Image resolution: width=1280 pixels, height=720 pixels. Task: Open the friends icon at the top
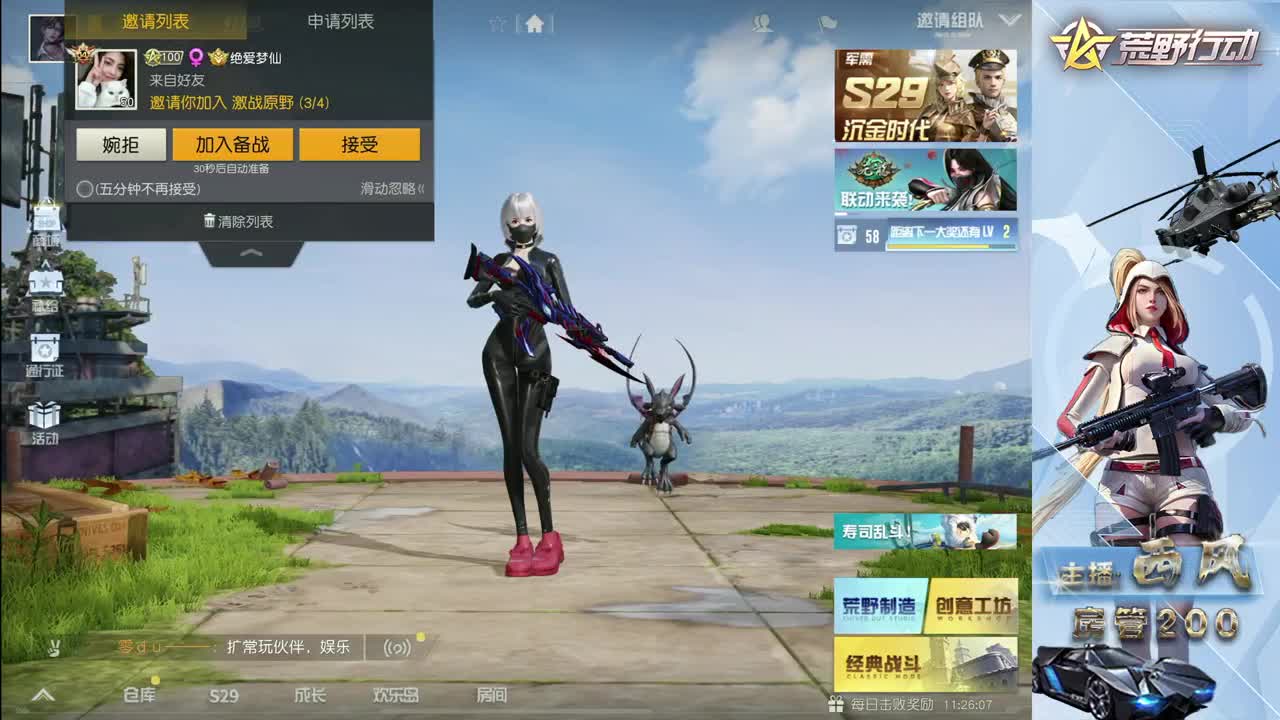tap(762, 25)
